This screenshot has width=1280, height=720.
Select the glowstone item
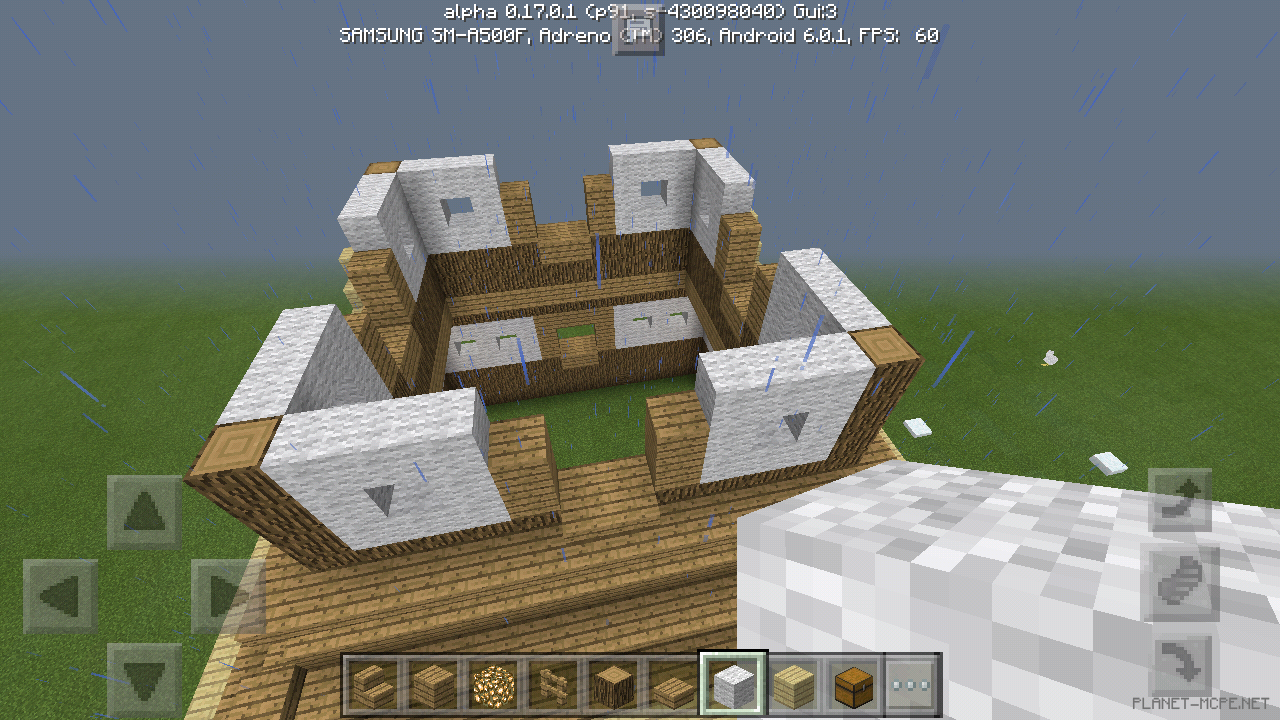click(x=492, y=685)
